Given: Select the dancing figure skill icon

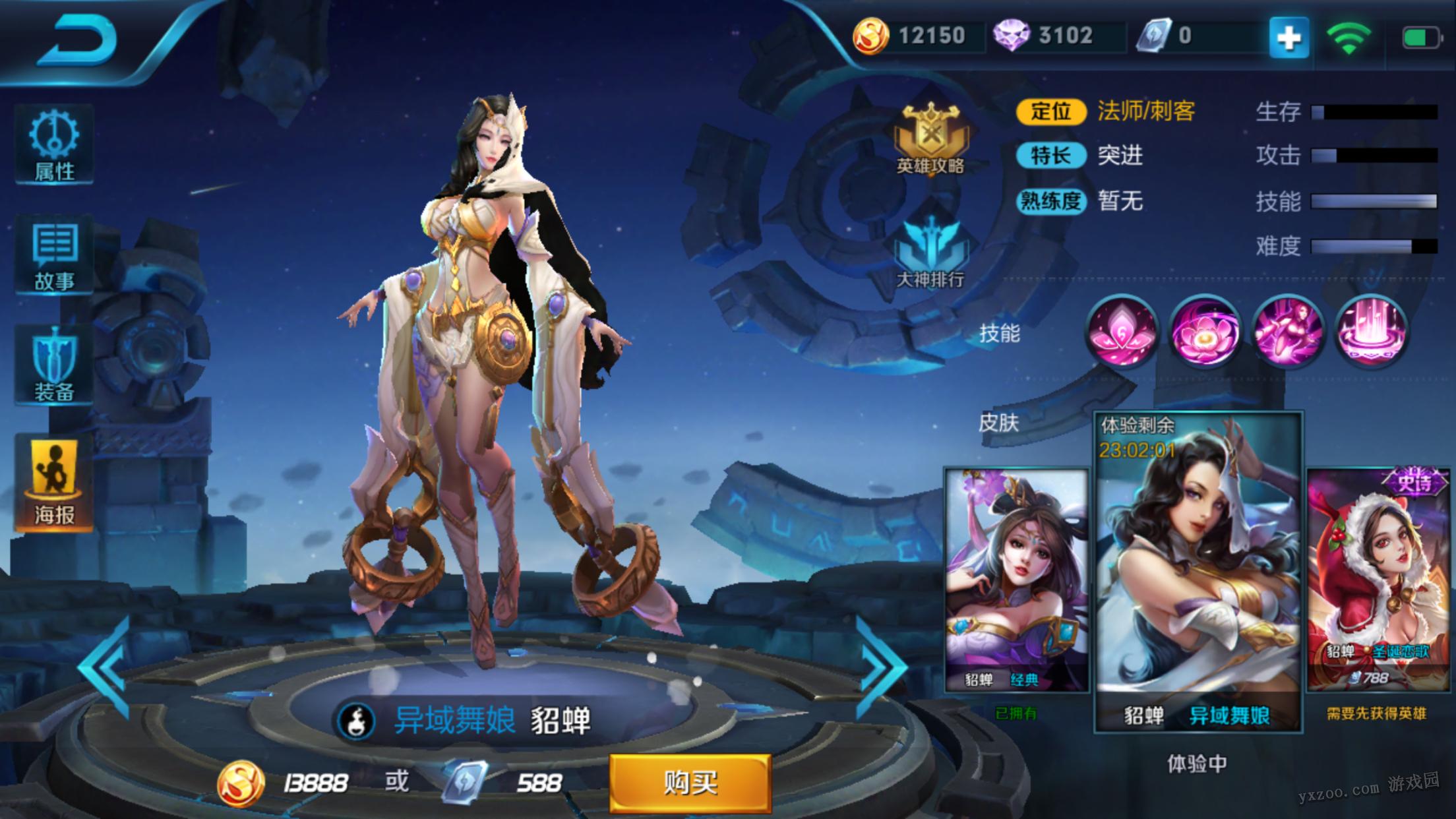Looking at the screenshot, I should point(1287,331).
